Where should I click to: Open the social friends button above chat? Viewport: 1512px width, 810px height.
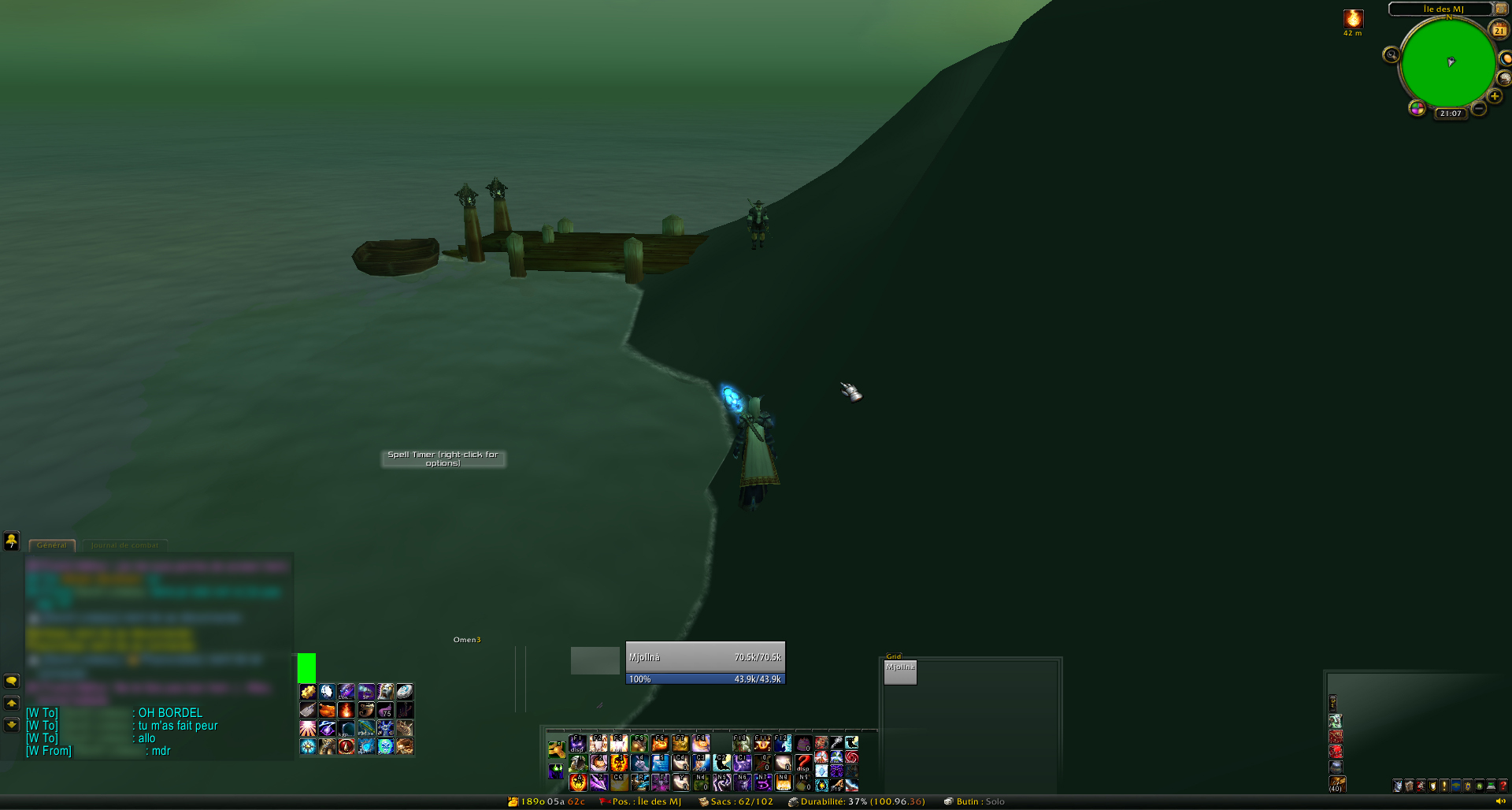11,541
